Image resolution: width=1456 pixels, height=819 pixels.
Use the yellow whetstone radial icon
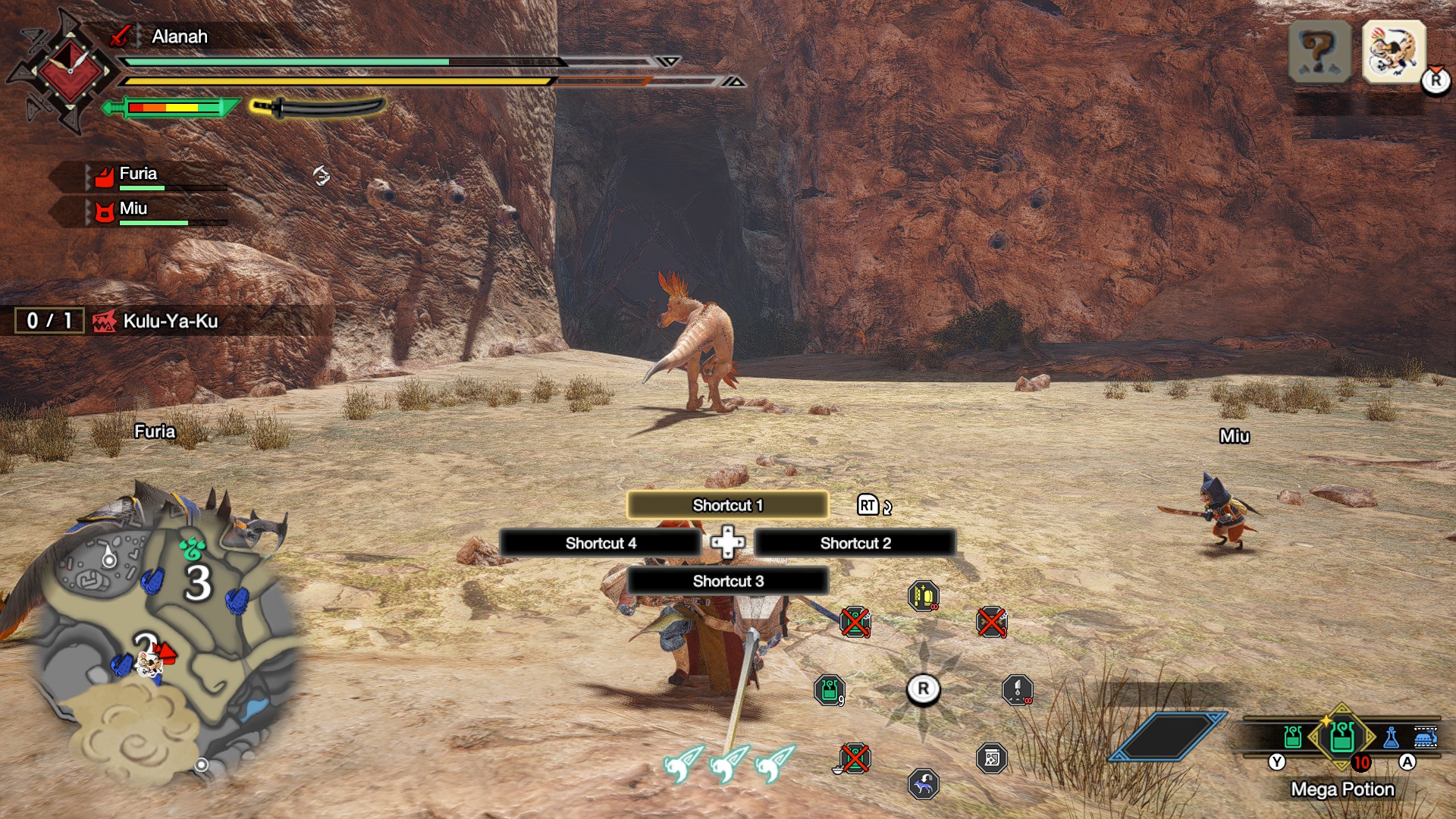tap(923, 596)
